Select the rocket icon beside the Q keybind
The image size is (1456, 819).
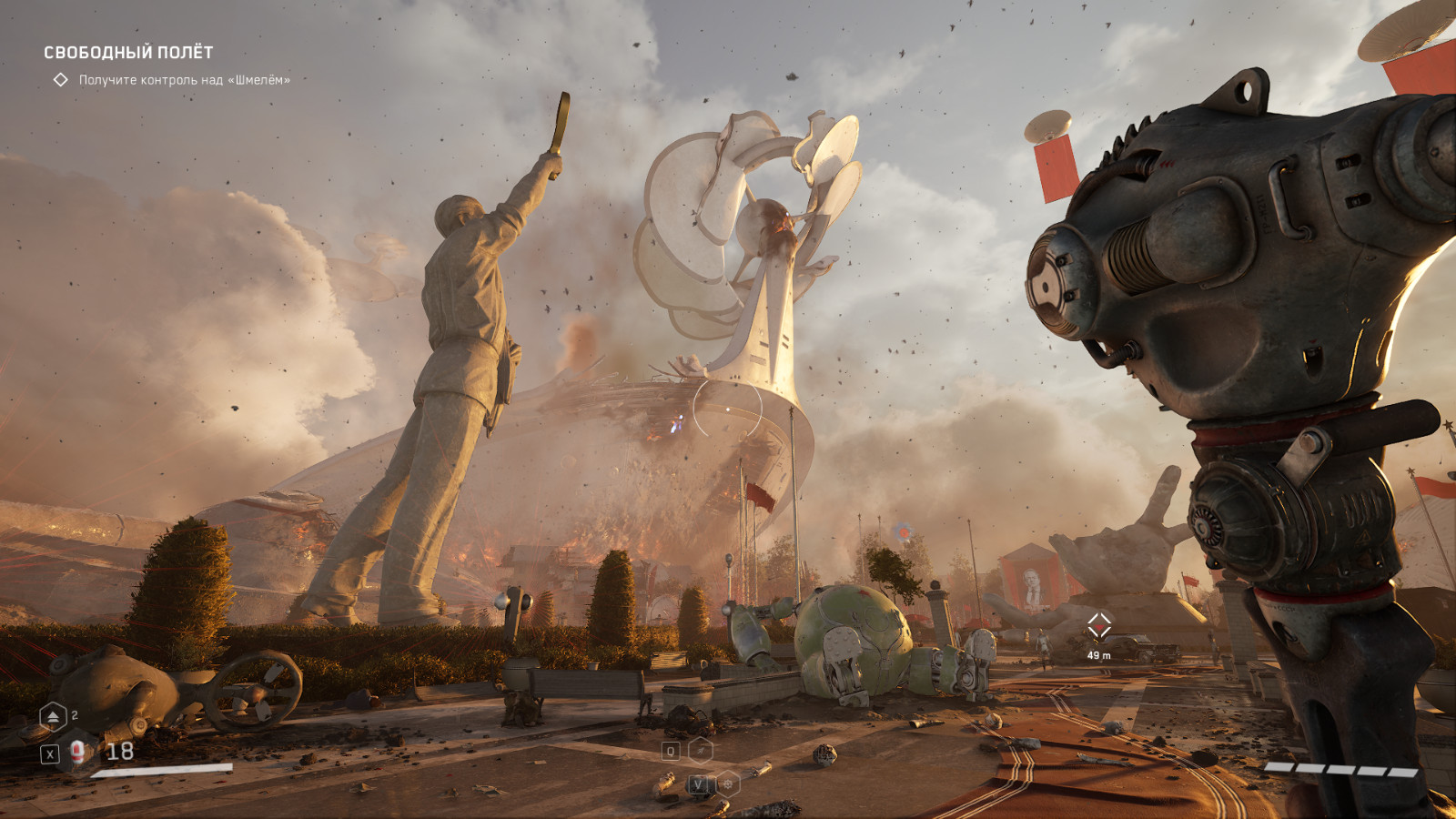click(701, 751)
